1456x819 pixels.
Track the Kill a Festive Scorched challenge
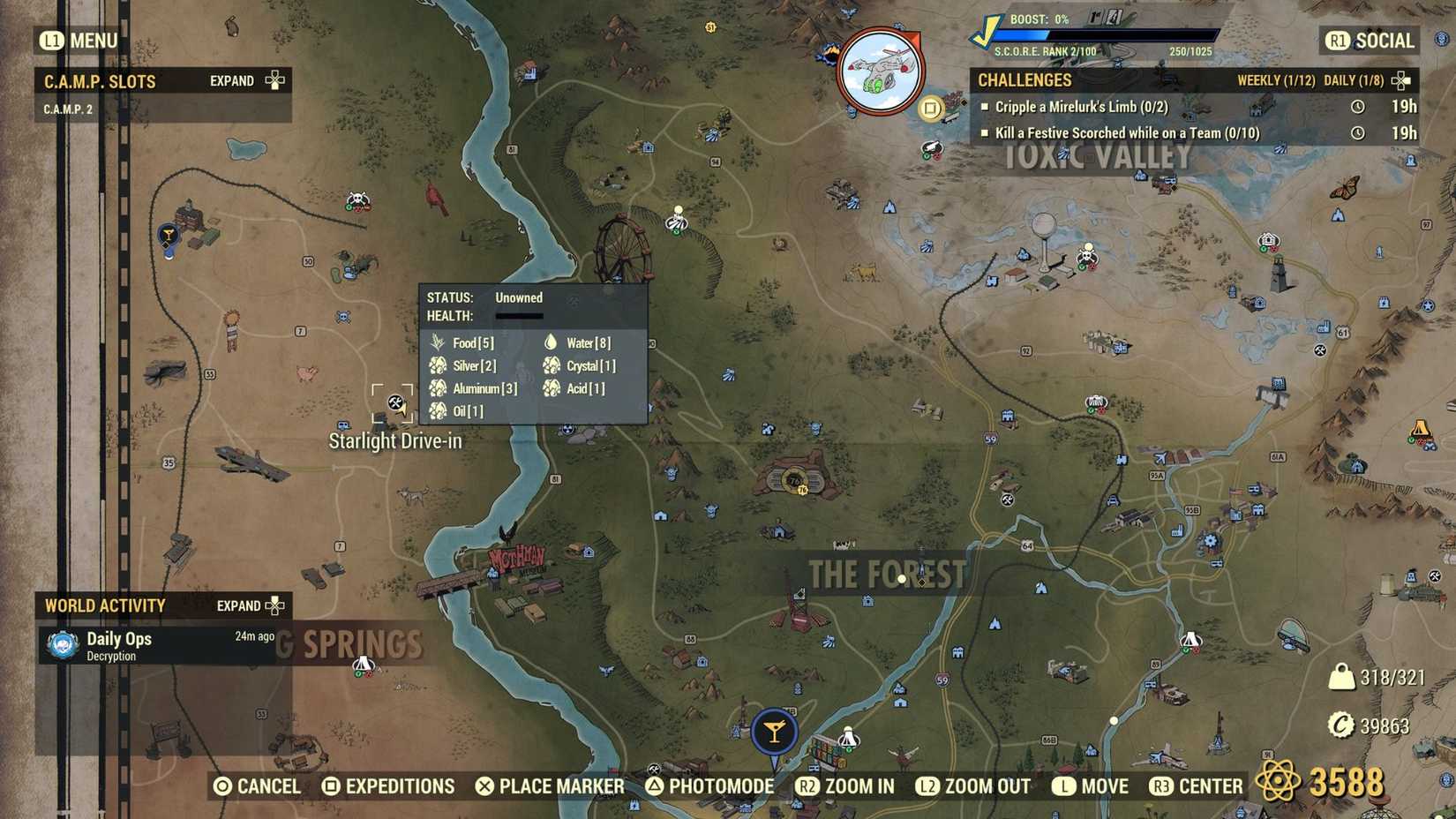[986, 133]
